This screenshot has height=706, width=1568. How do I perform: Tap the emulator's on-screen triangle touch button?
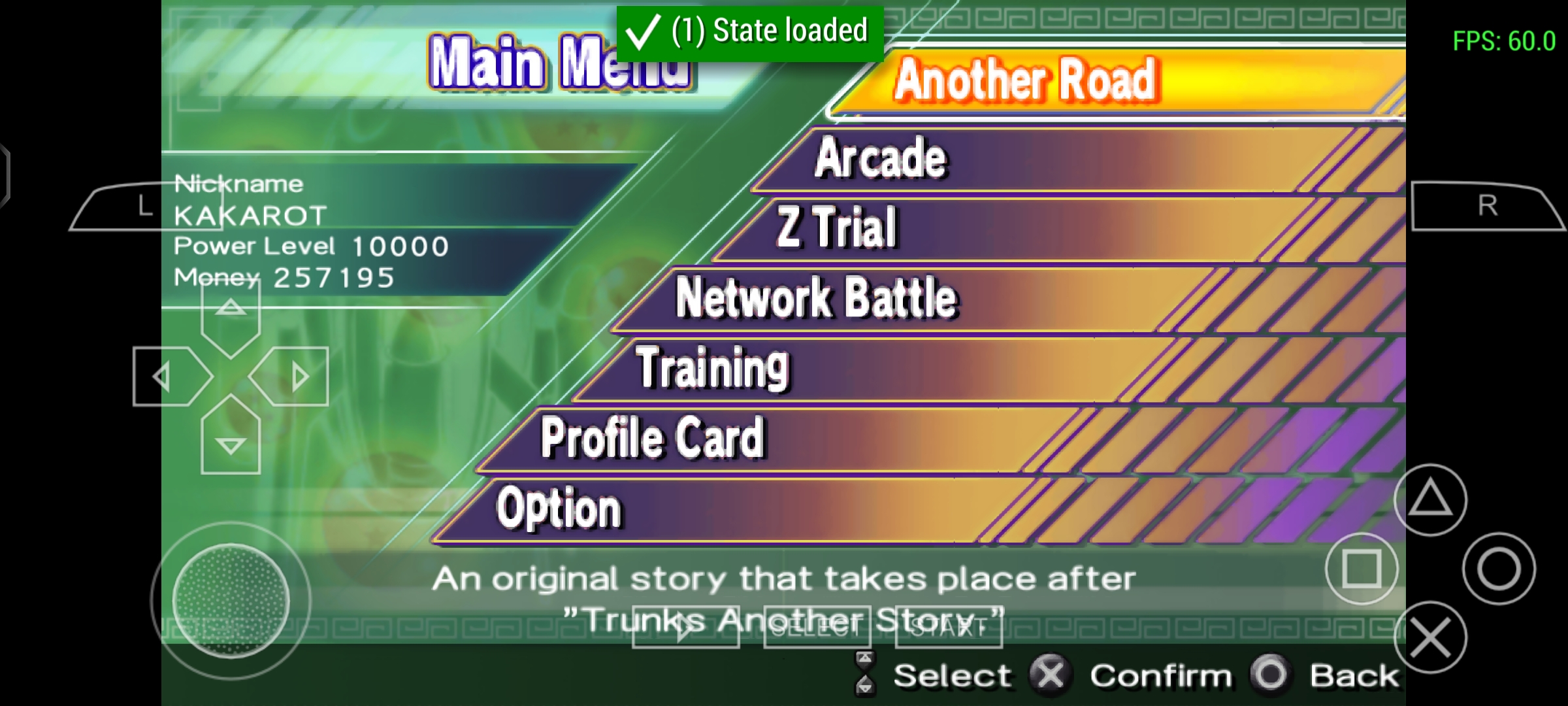click(x=1430, y=500)
